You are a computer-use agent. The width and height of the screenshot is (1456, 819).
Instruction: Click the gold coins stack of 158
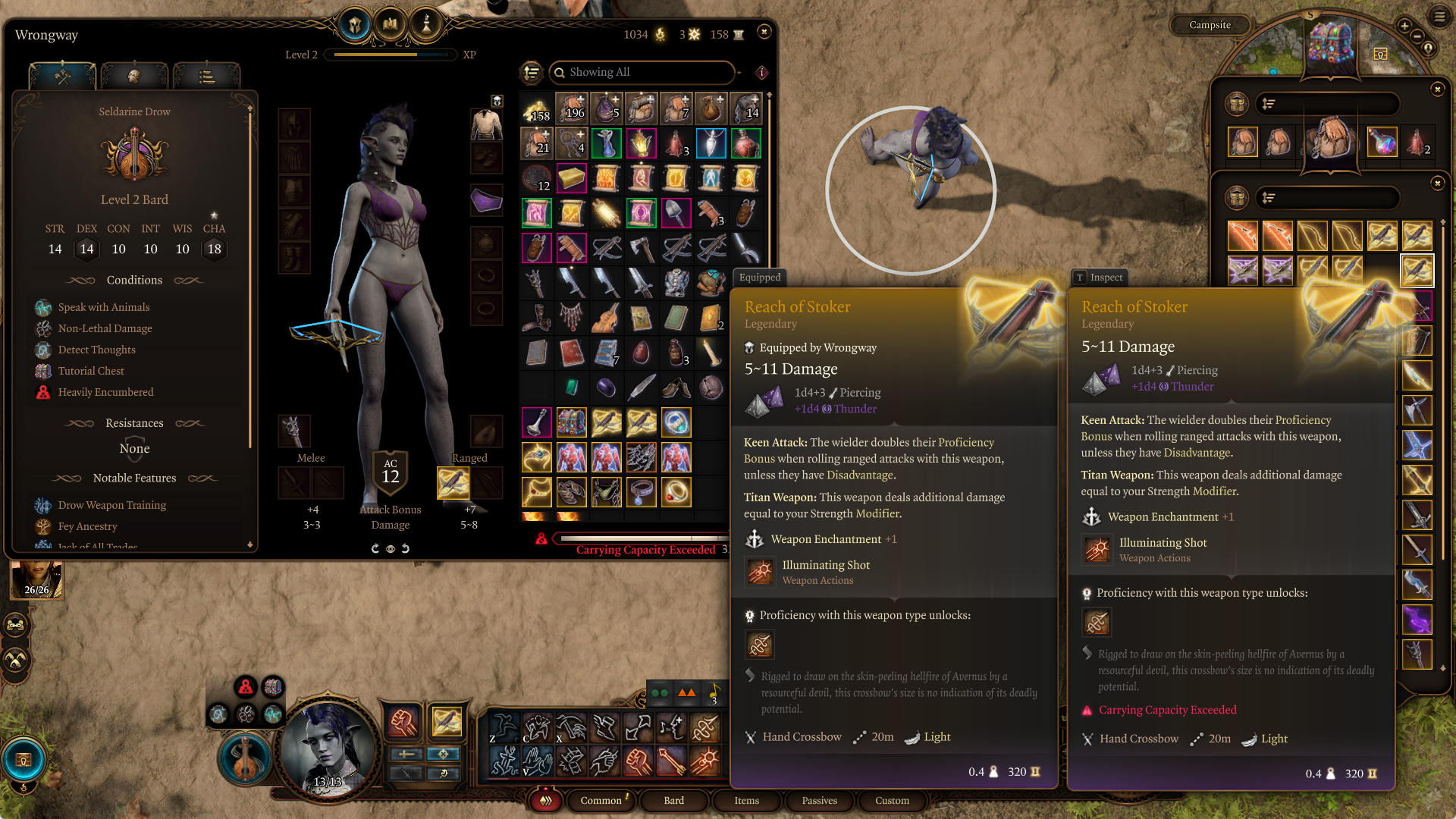(x=536, y=110)
